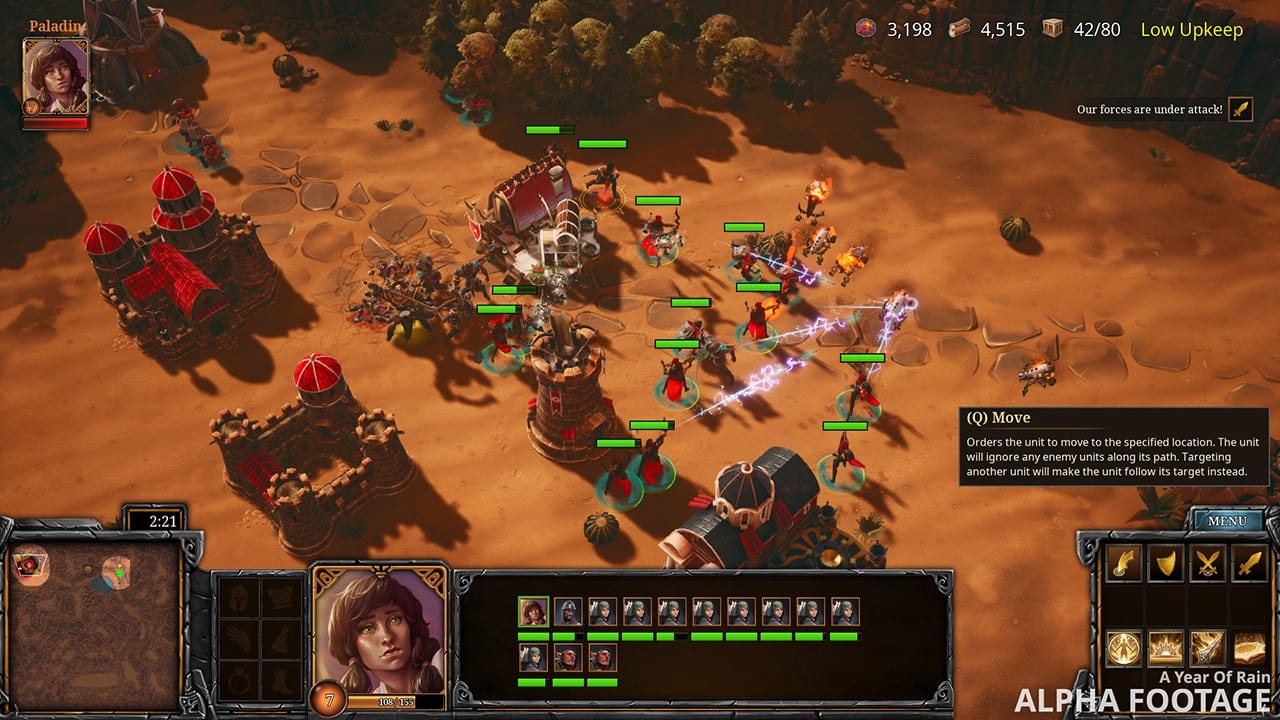The width and height of the screenshot is (1280, 720).
Task: Select the golden shield command icon
Action: click(1164, 564)
